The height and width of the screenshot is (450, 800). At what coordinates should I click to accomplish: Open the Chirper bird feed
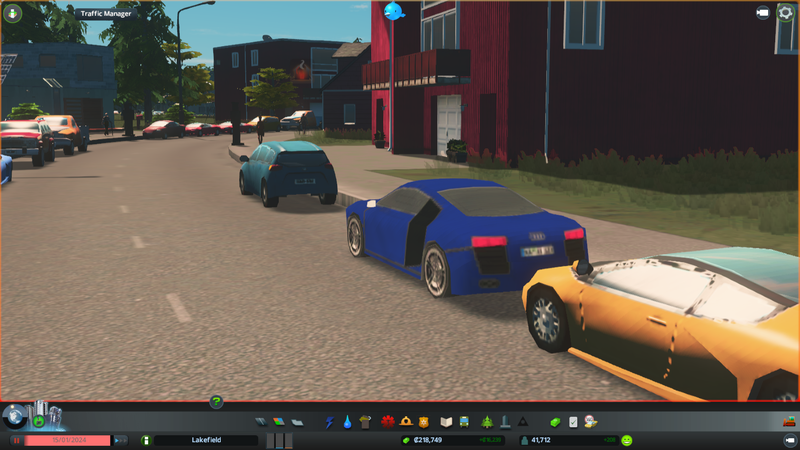click(x=393, y=12)
